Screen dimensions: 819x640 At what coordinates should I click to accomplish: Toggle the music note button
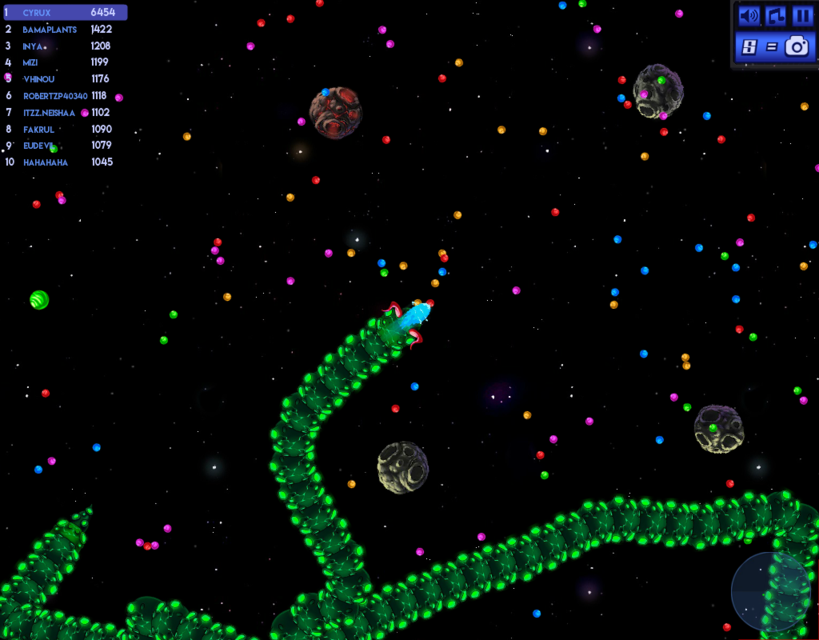pos(775,16)
